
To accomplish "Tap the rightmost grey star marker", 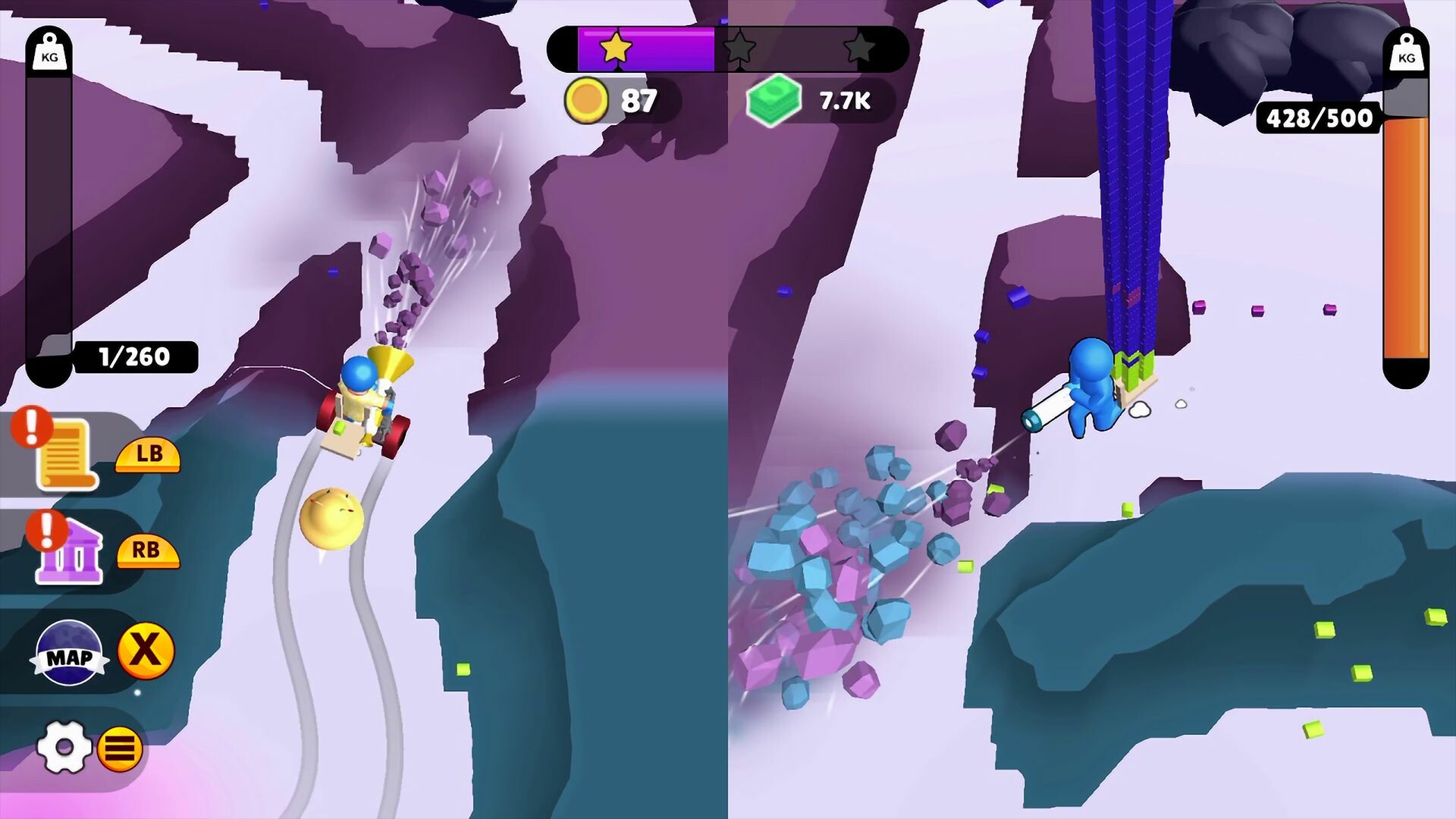I will tap(861, 49).
